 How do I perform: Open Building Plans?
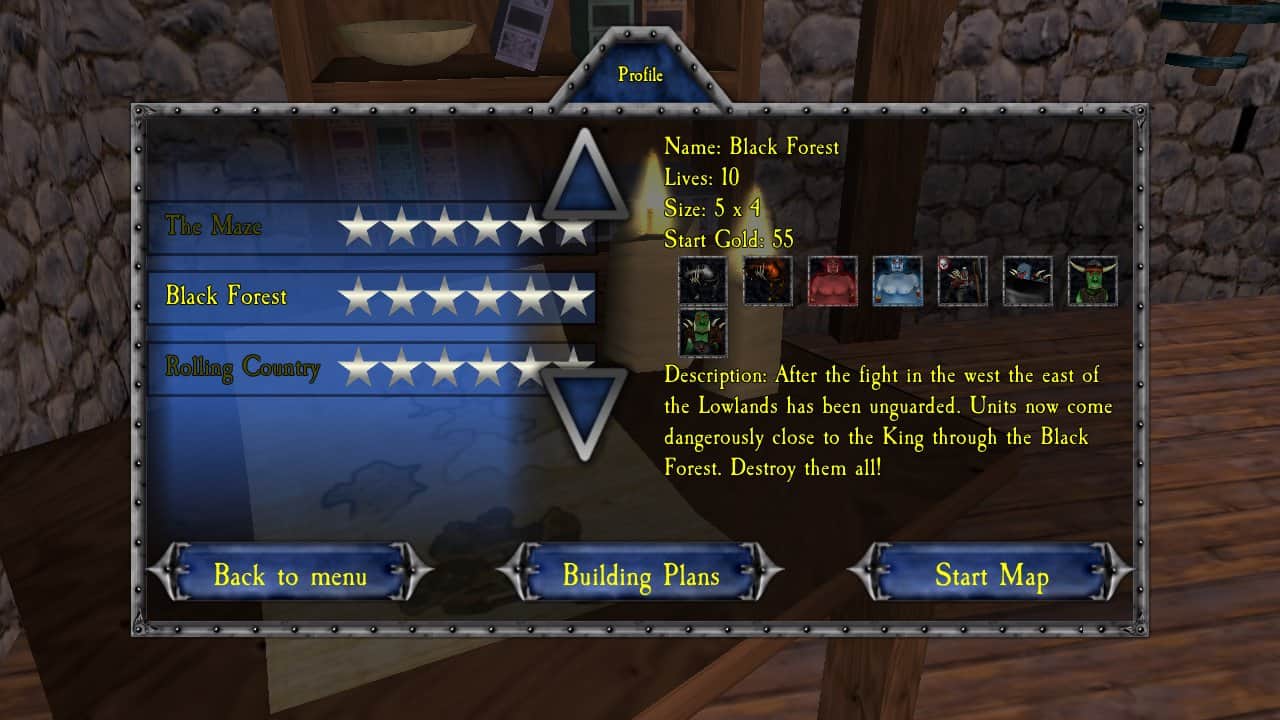coord(640,575)
